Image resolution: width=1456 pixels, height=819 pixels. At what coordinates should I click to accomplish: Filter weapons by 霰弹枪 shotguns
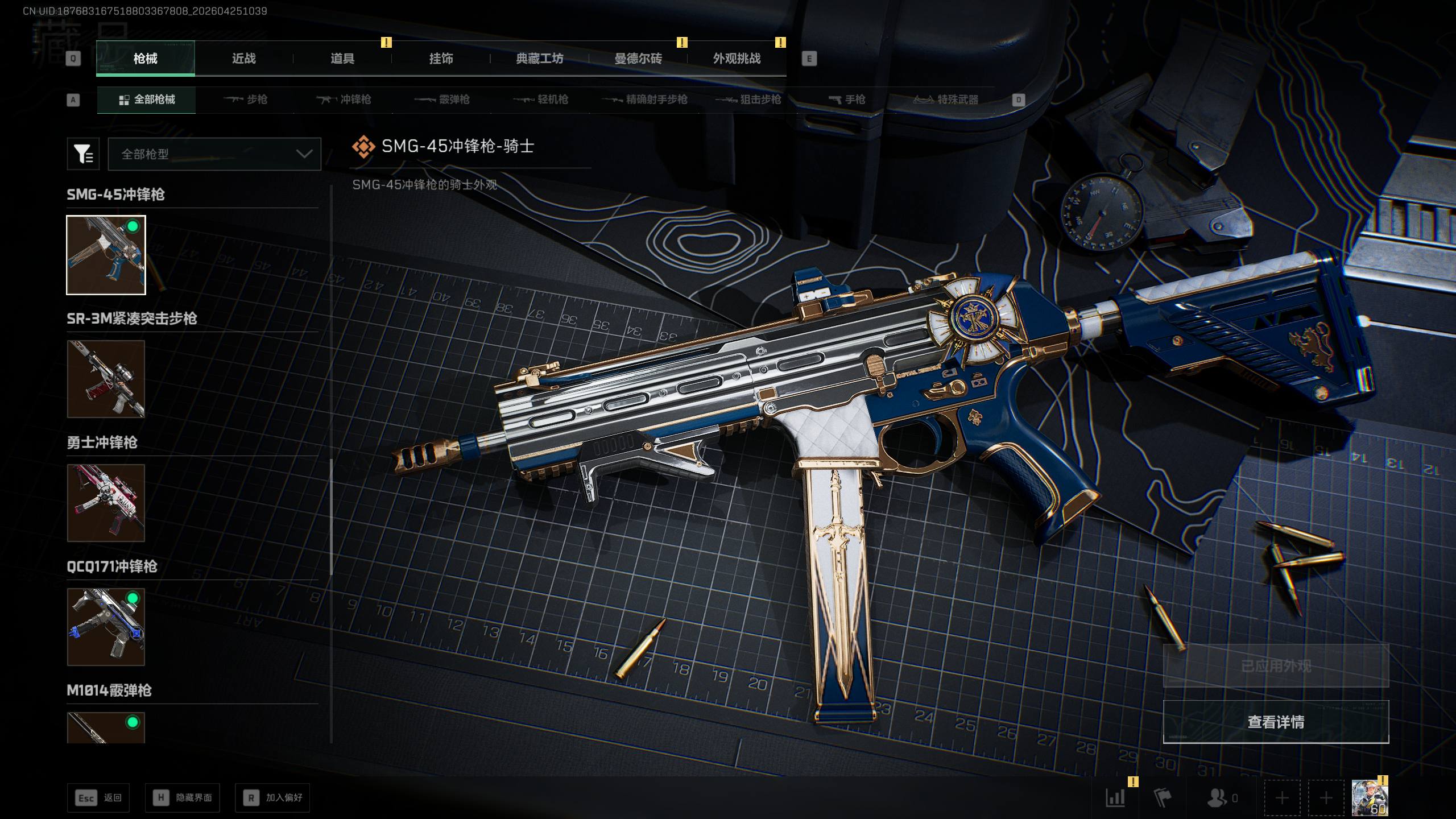point(442,100)
